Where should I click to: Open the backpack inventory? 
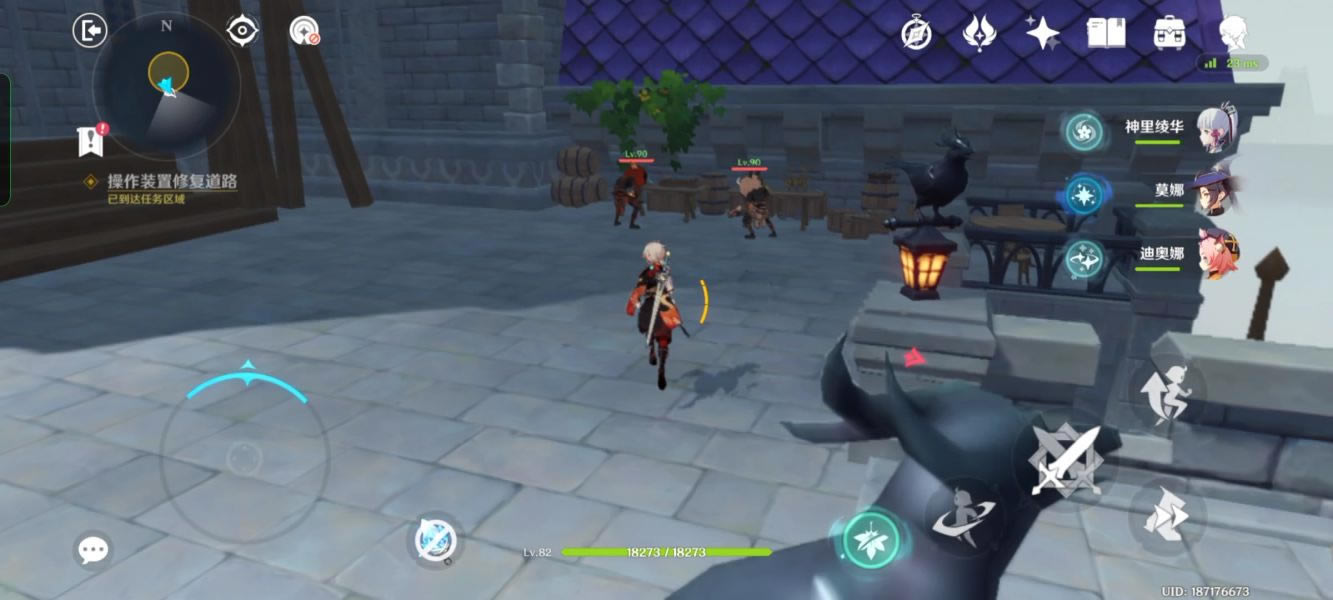click(x=1169, y=33)
